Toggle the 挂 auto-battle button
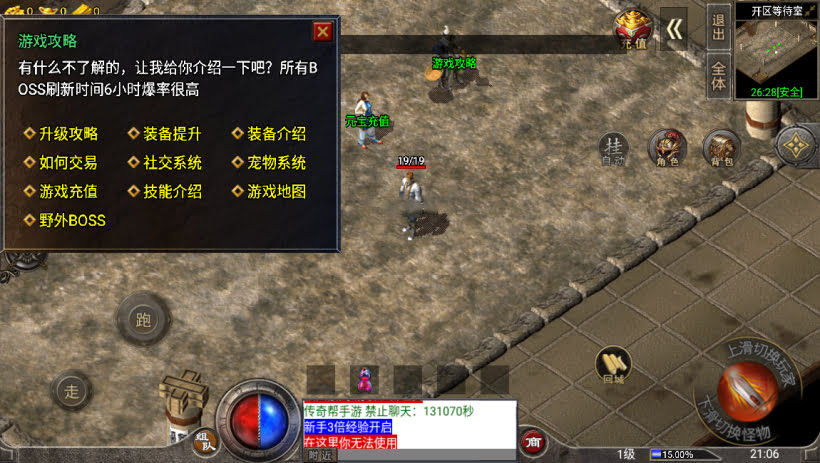Viewport: 820px width, 463px height. click(614, 147)
